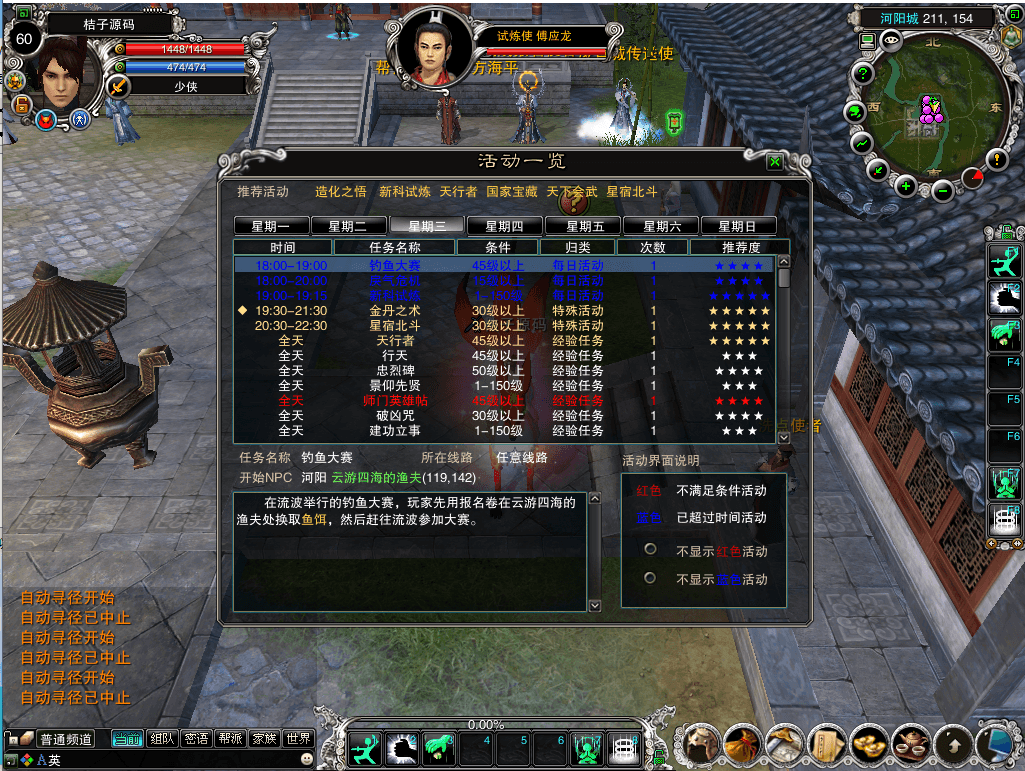Click the yellow exclamation minimap button
Viewport: 1025px width, 771px height.
(x=996, y=158)
